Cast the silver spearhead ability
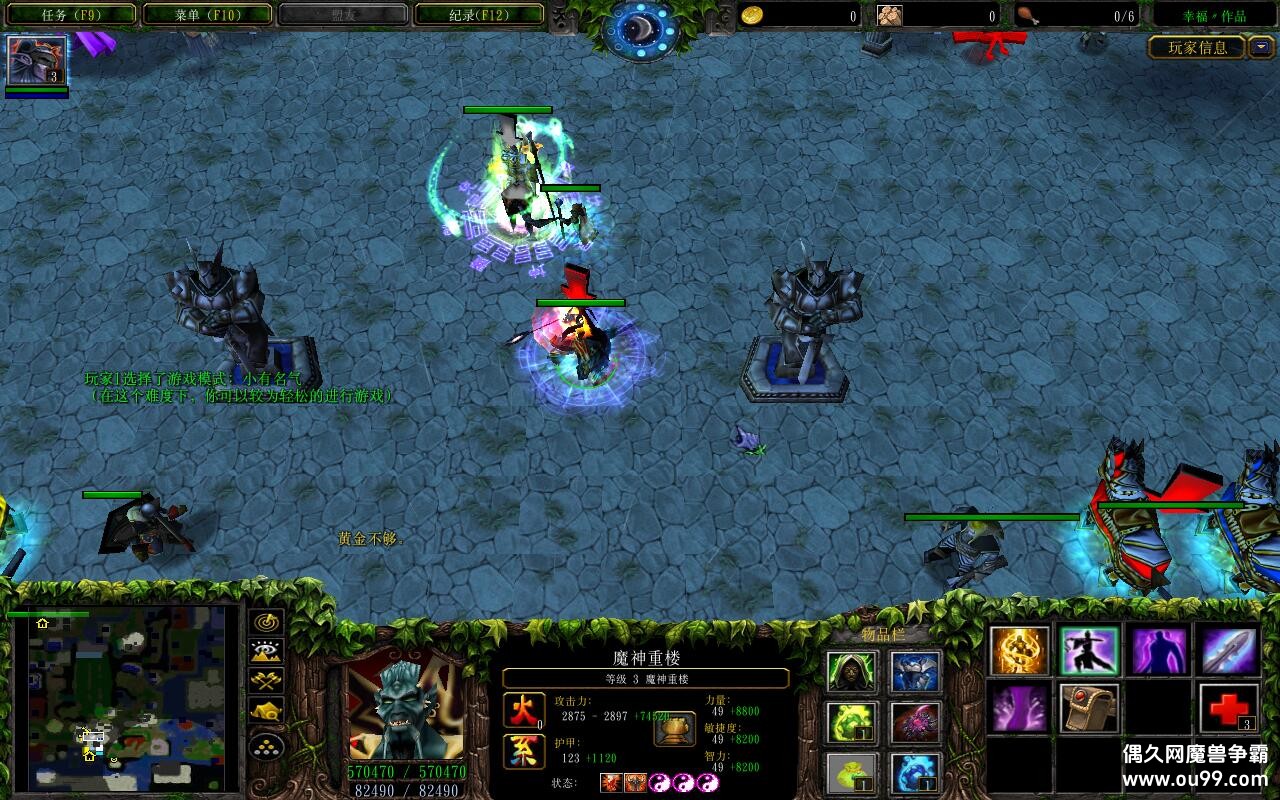The image size is (1280, 800). point(1229,650)
